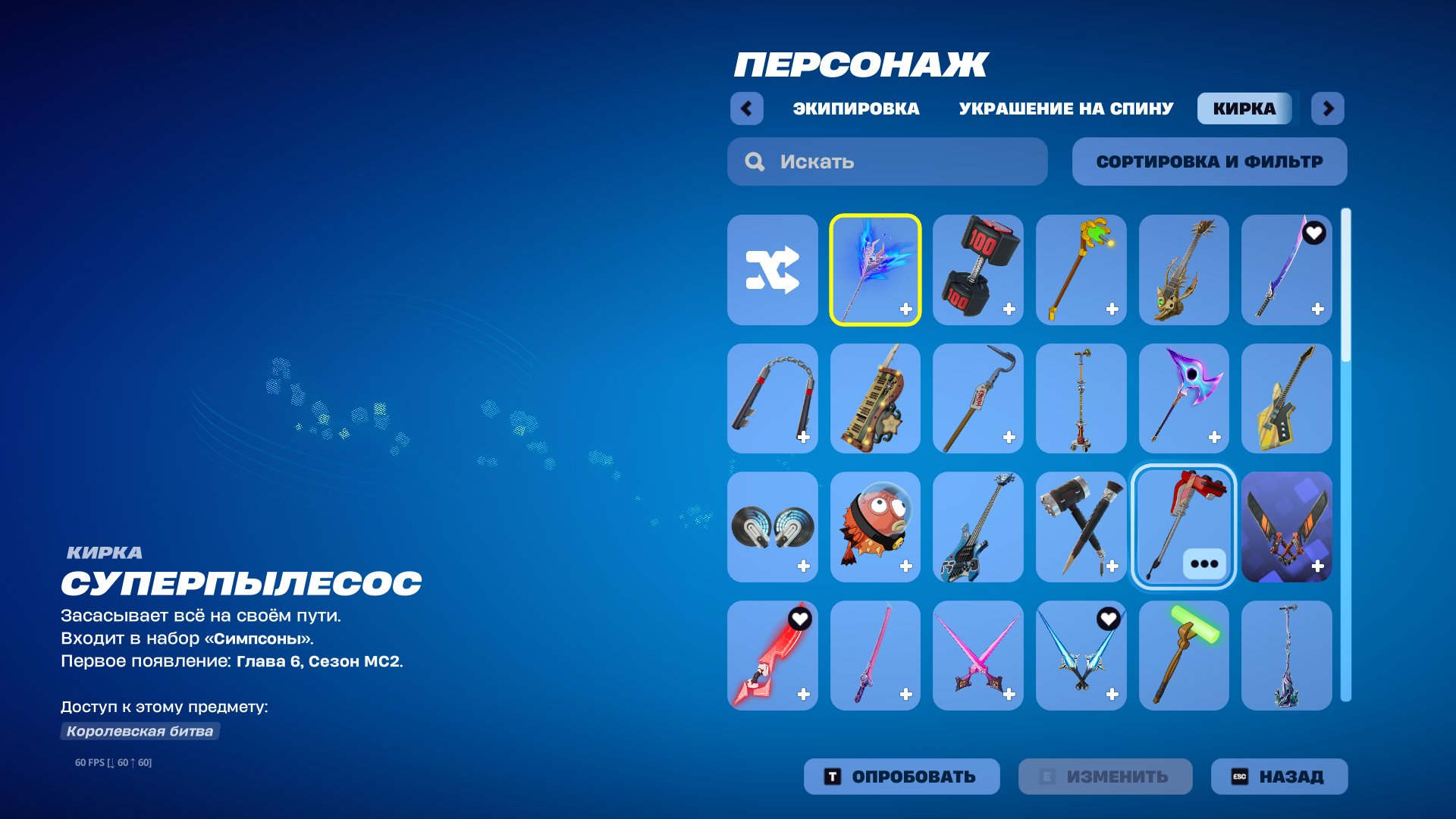
Task: Choose the keyboard keytar pickaxe
Action: coord(875,398)
